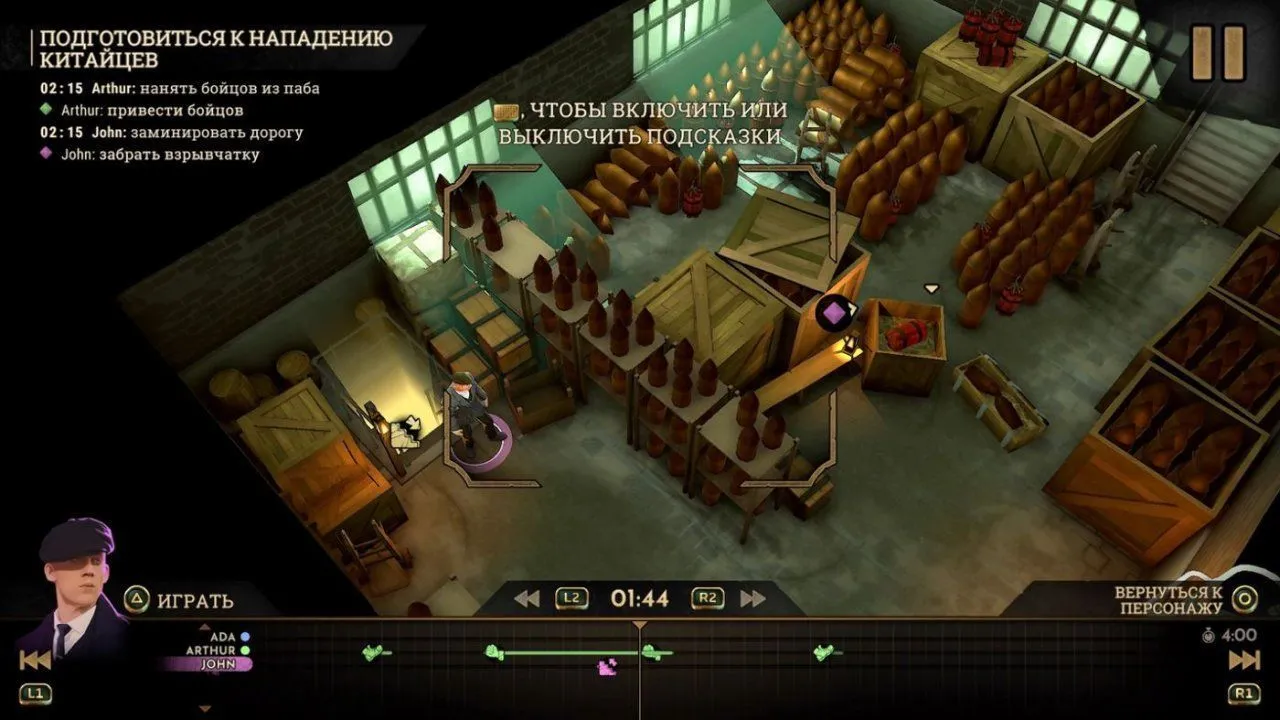
Task: Click the Arthur "привести бойцов" objective entry
Action: pos(151,110)
